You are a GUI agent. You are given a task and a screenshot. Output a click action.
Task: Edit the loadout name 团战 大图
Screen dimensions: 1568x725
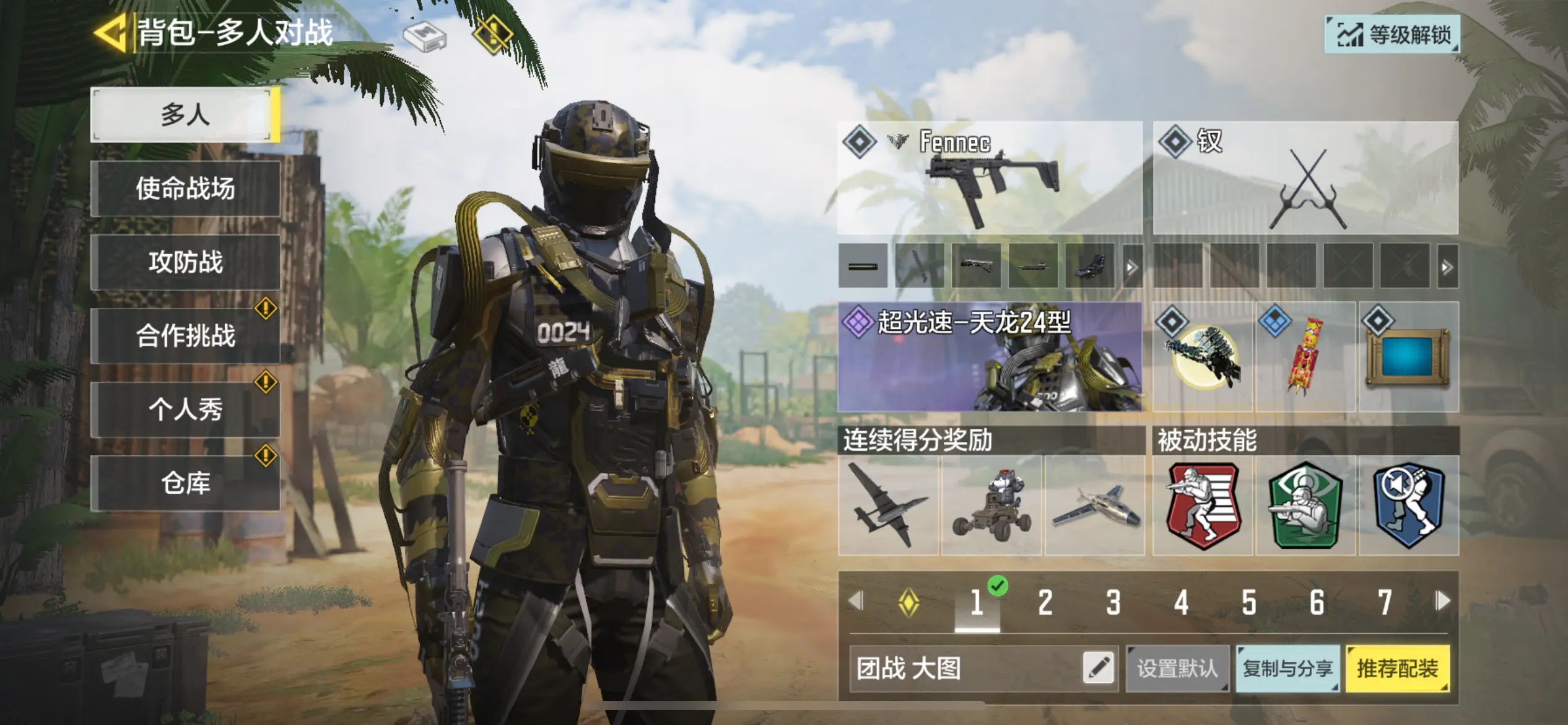point(1099,669)
